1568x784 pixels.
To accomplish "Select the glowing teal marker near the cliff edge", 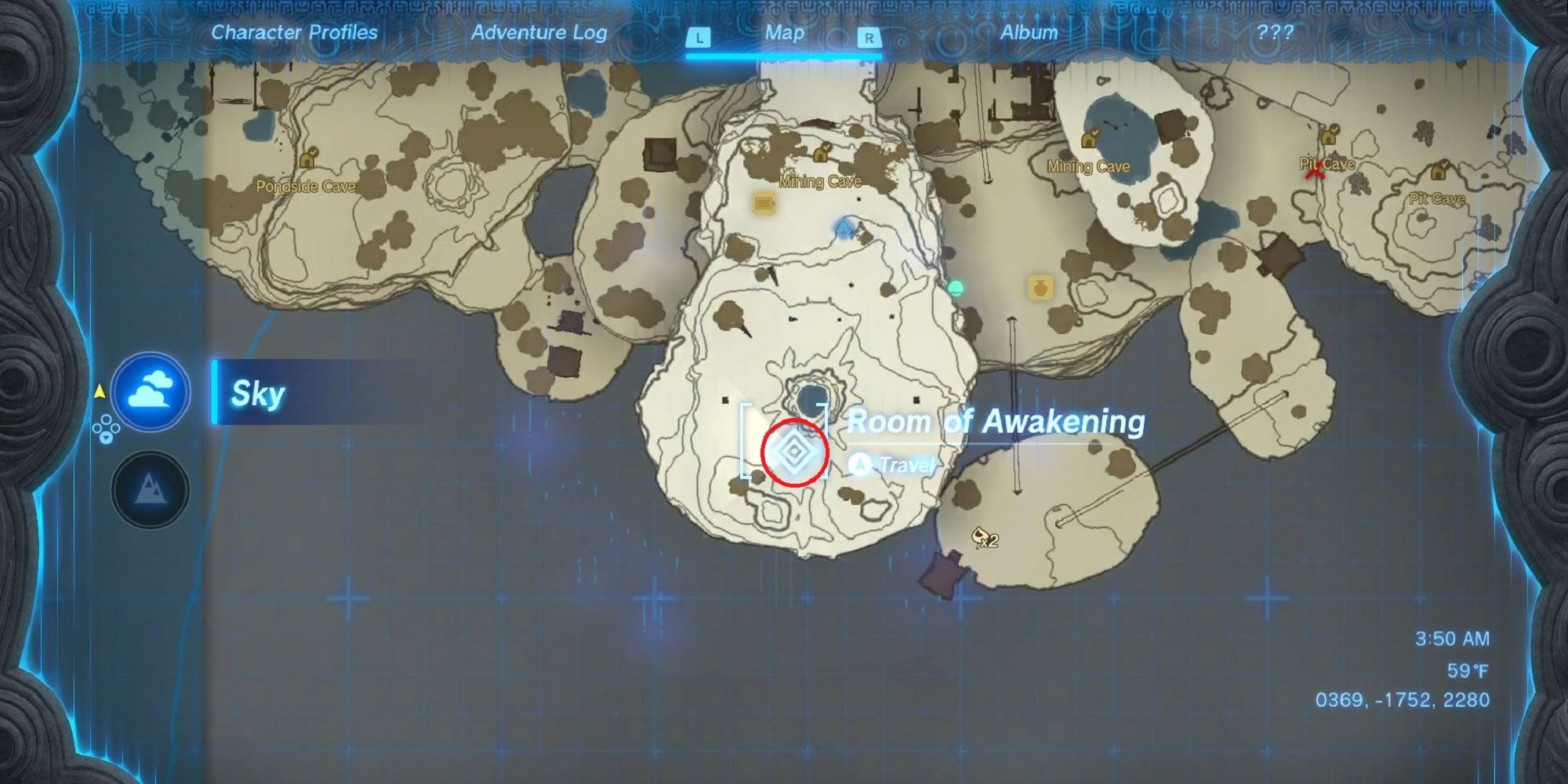I will (x=956, y=287).
